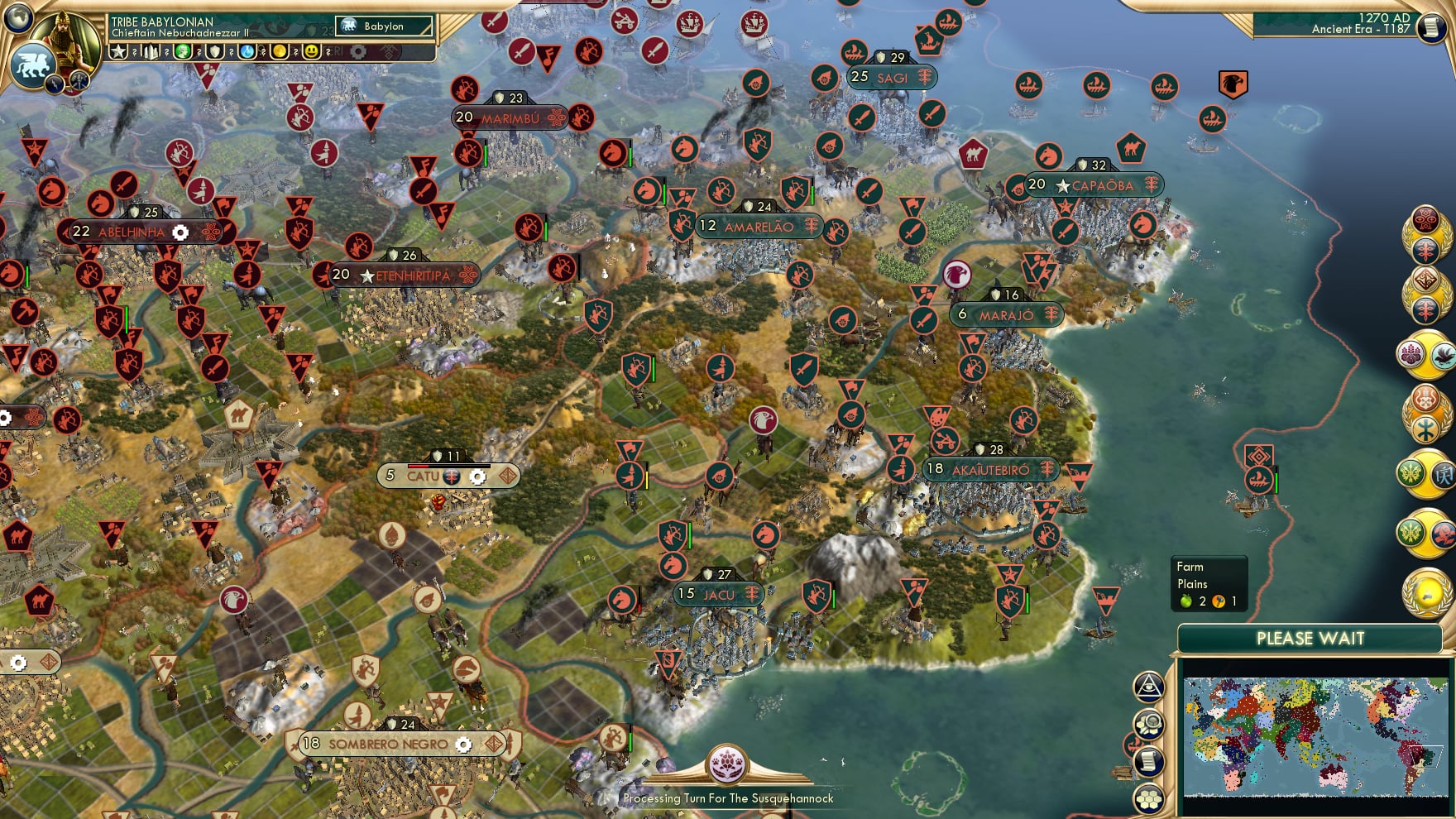Expand the gear options on the Catu city banner

pyautogui.click(x=479, y=477)
